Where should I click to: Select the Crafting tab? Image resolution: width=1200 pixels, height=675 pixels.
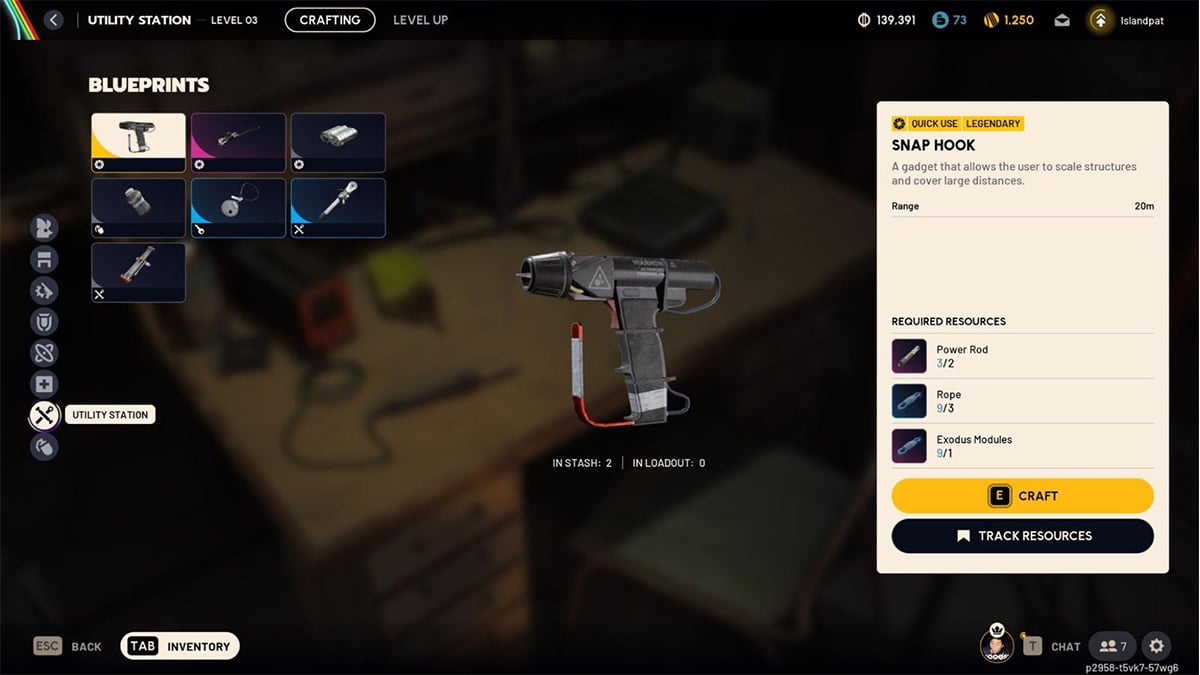(x=330, y=20)
